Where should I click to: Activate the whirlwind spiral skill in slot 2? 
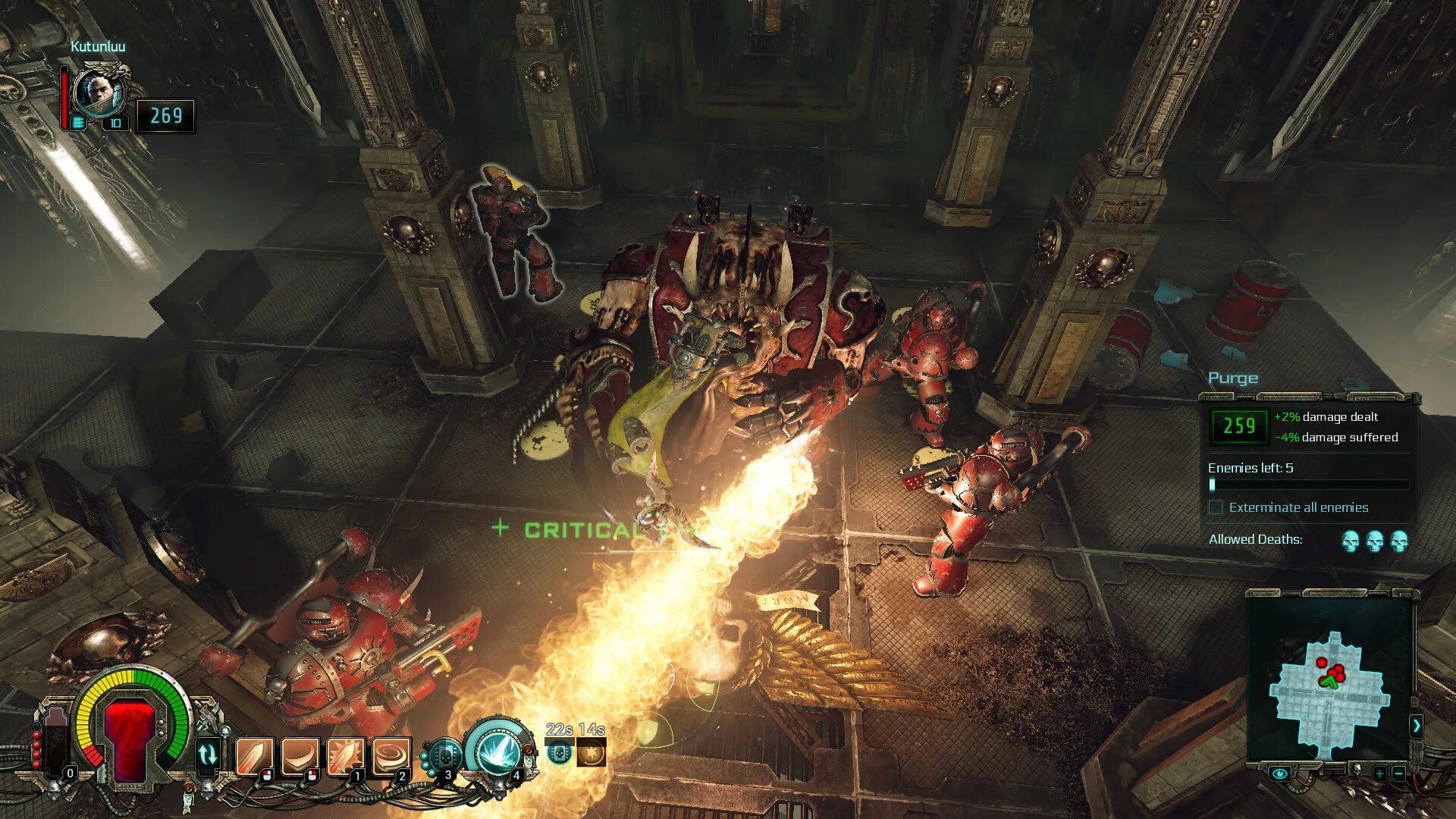point(391,756)
